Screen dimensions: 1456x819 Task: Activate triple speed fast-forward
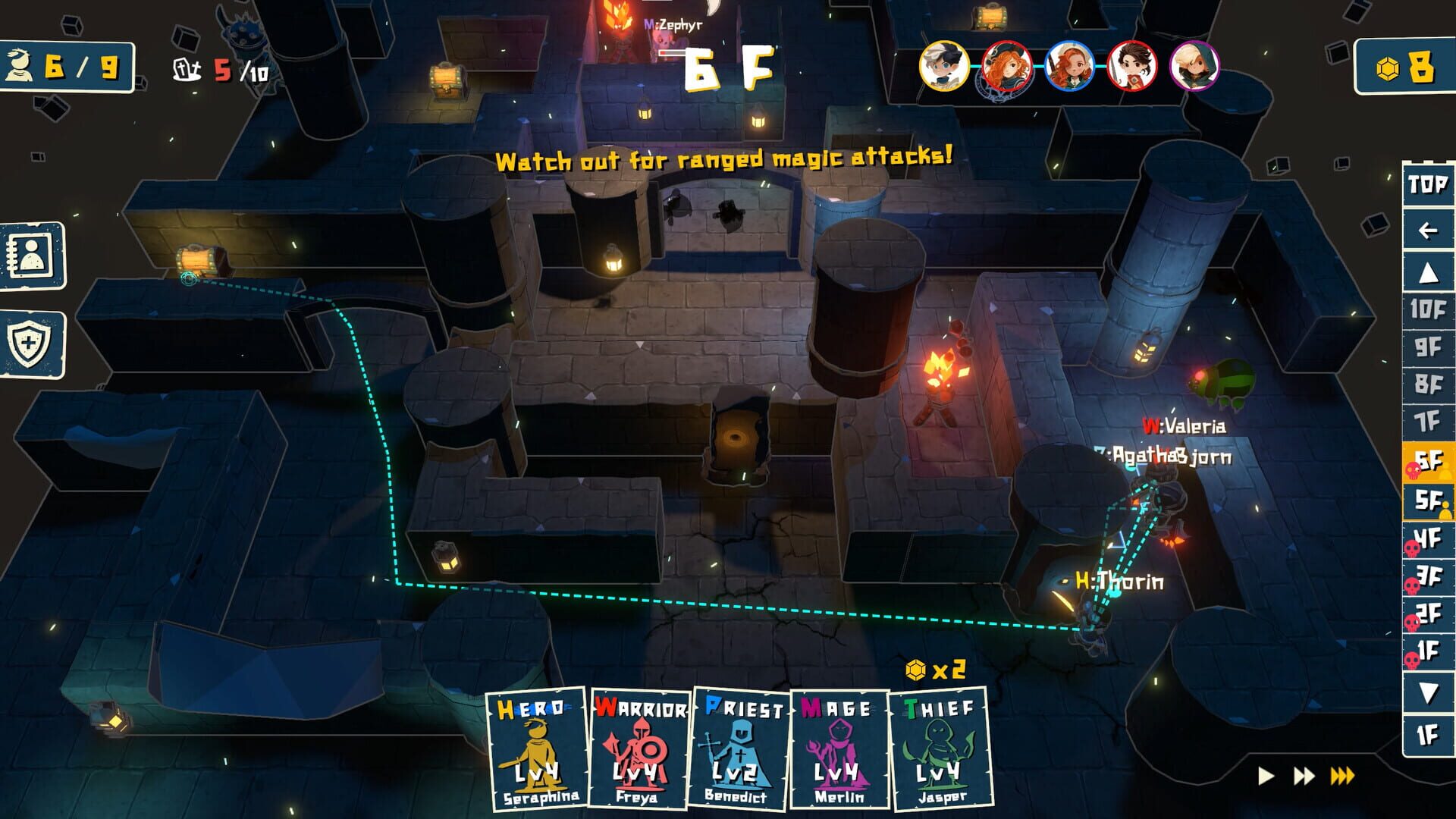(1342, 776)
